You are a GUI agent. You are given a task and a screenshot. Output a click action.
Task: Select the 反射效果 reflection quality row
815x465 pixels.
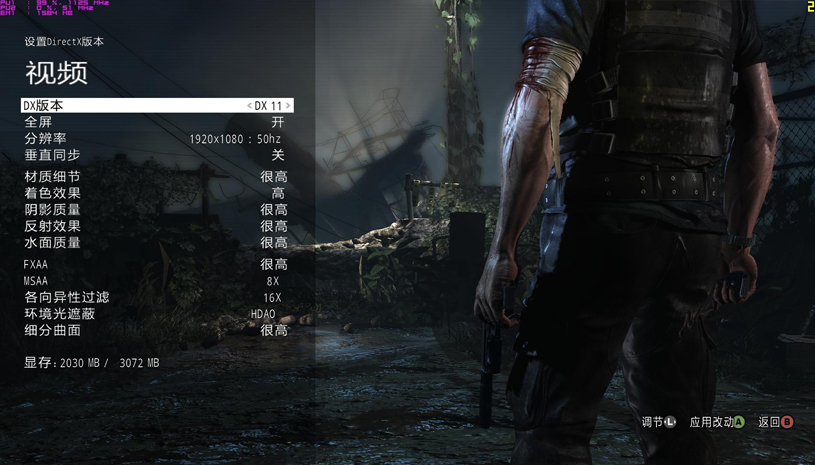155,226
